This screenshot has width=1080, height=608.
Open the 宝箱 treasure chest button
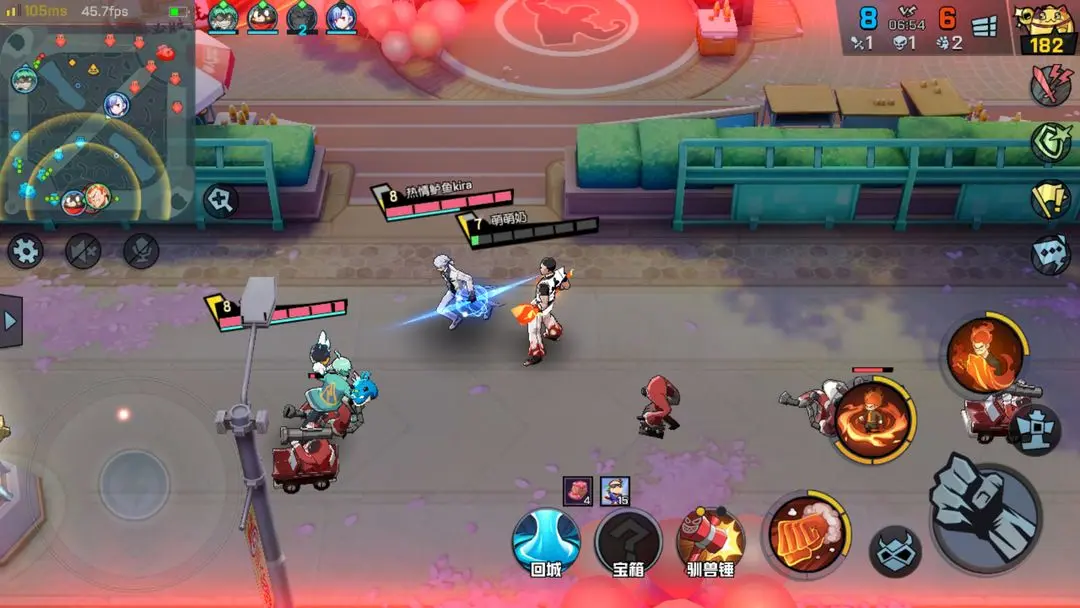pos(628,541)
